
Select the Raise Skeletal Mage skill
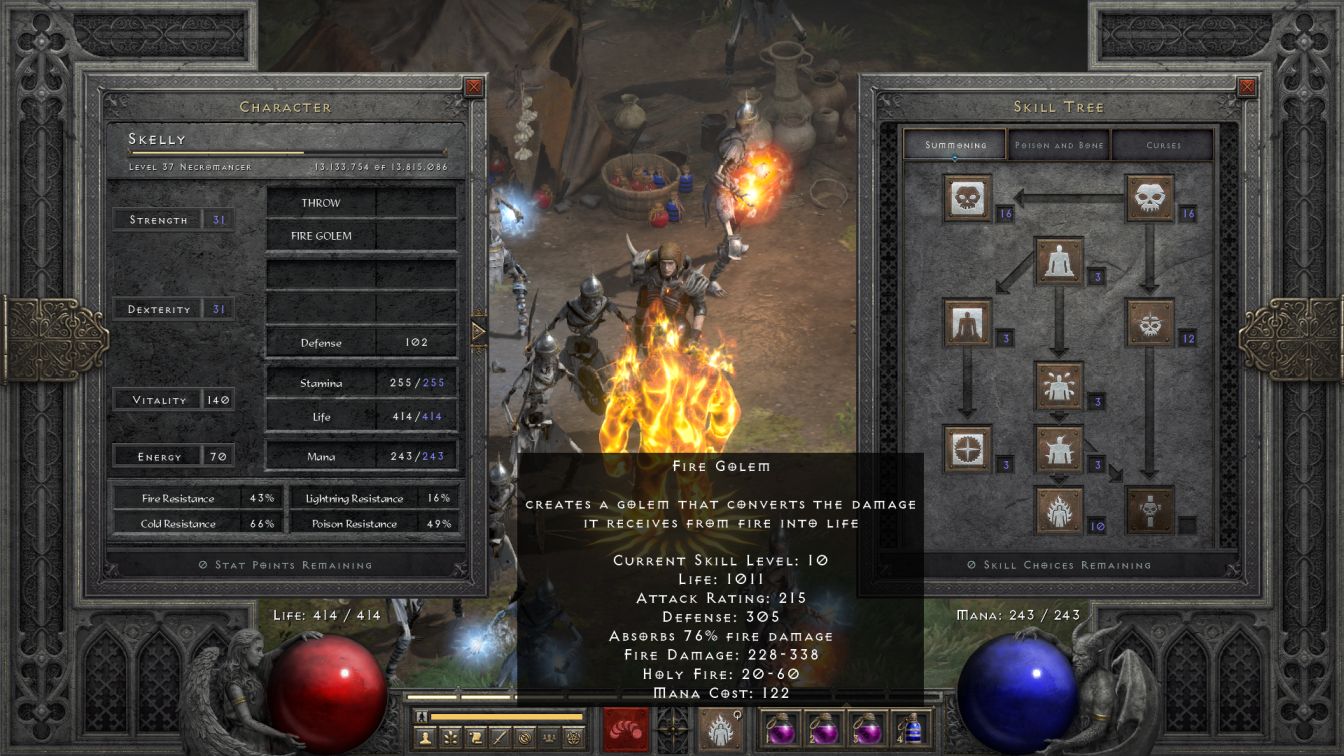[1150, 323]
